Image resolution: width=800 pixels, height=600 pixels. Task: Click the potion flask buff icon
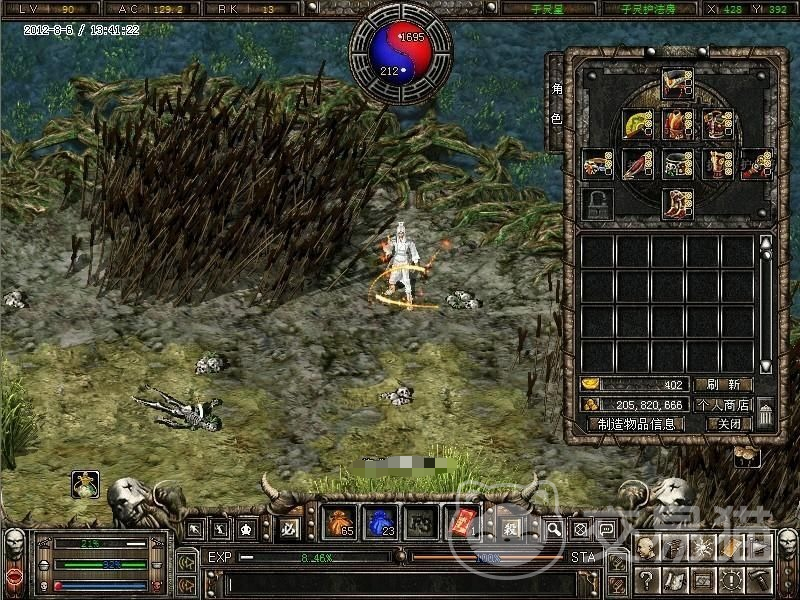click(x=84, y=485)
